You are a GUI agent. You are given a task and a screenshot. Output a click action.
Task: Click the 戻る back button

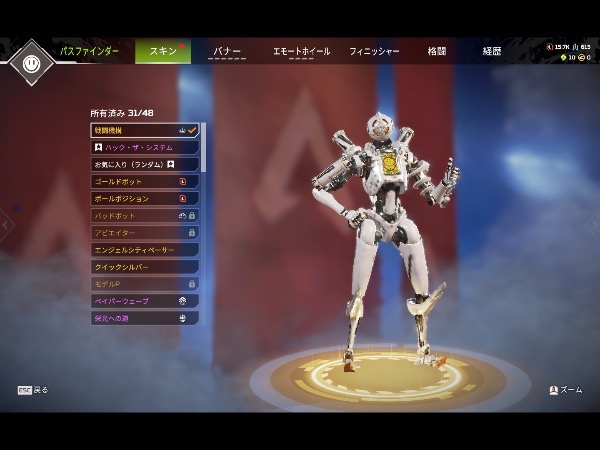tap(33, 390)
